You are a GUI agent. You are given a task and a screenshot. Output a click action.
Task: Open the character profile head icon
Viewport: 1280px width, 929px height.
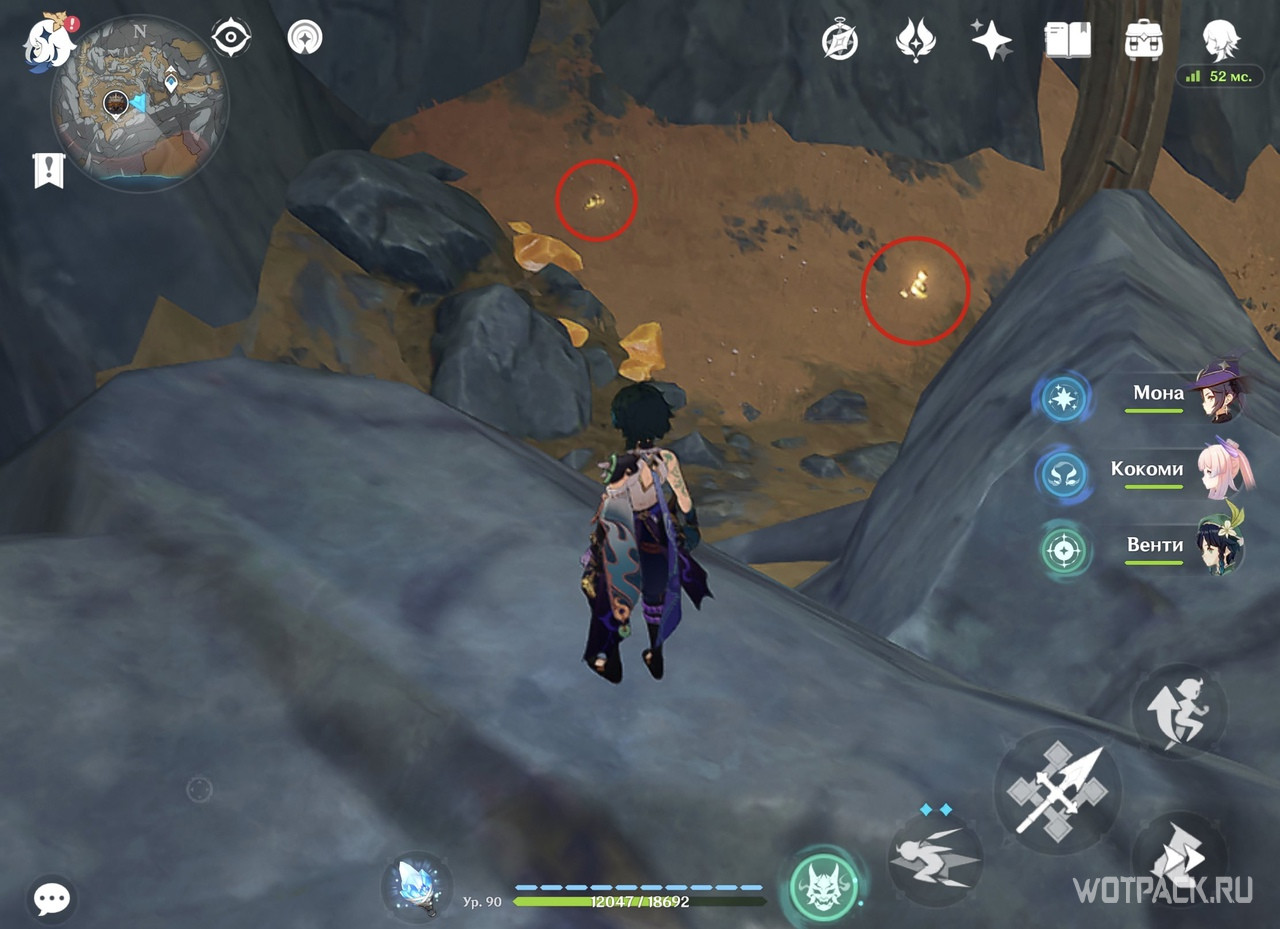point(1221,40)
